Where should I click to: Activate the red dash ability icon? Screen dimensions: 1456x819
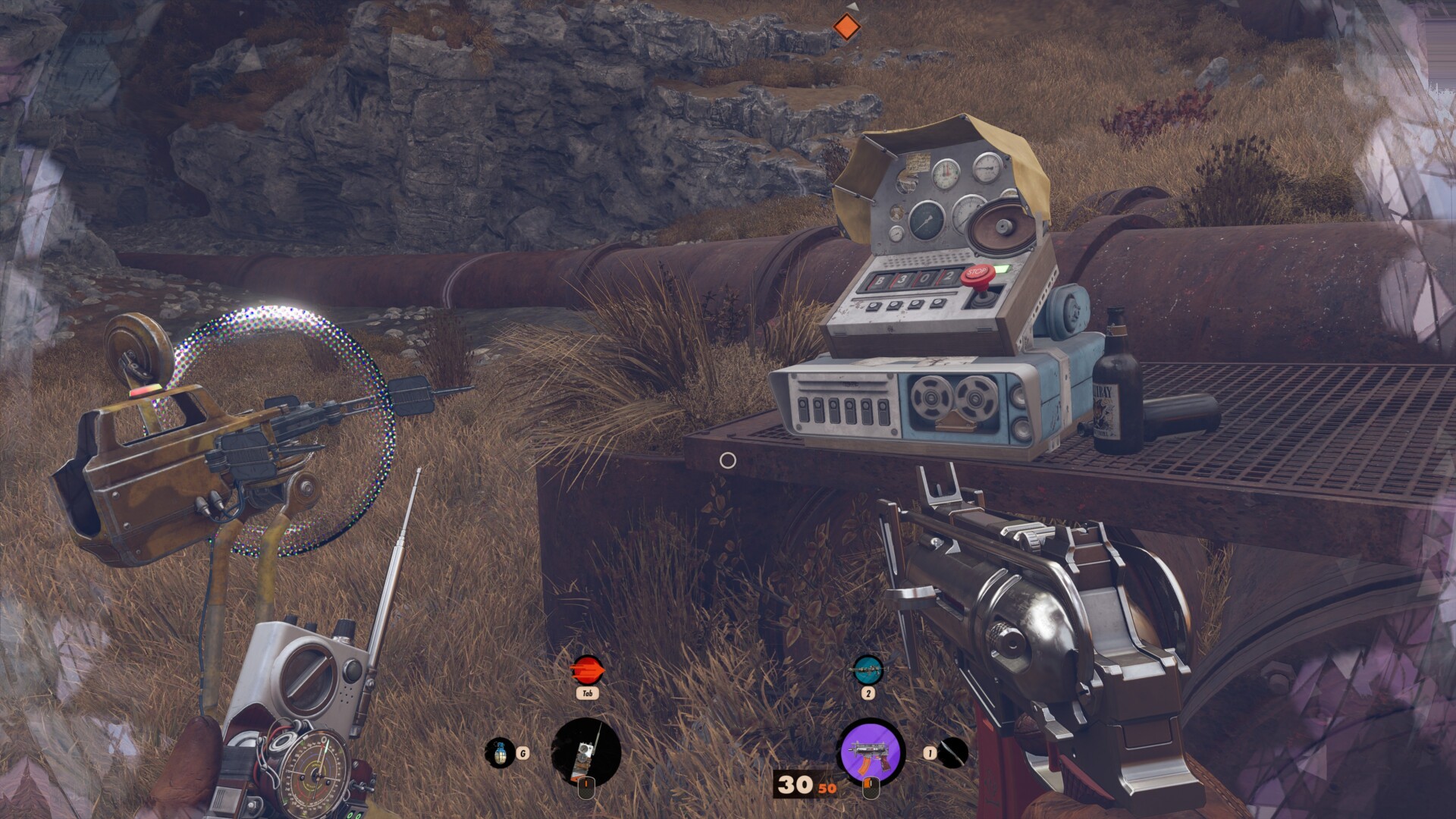(586, 670)
